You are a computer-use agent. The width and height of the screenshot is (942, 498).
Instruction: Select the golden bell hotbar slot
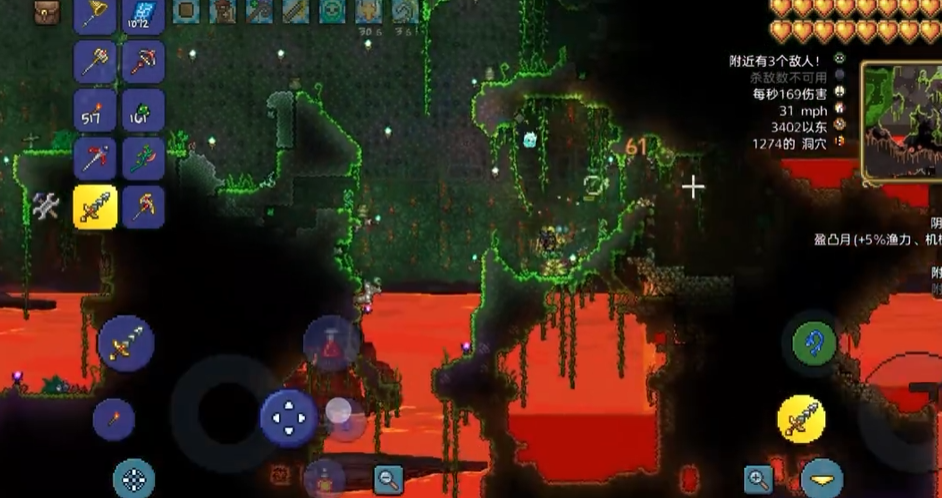coord(96,13)
